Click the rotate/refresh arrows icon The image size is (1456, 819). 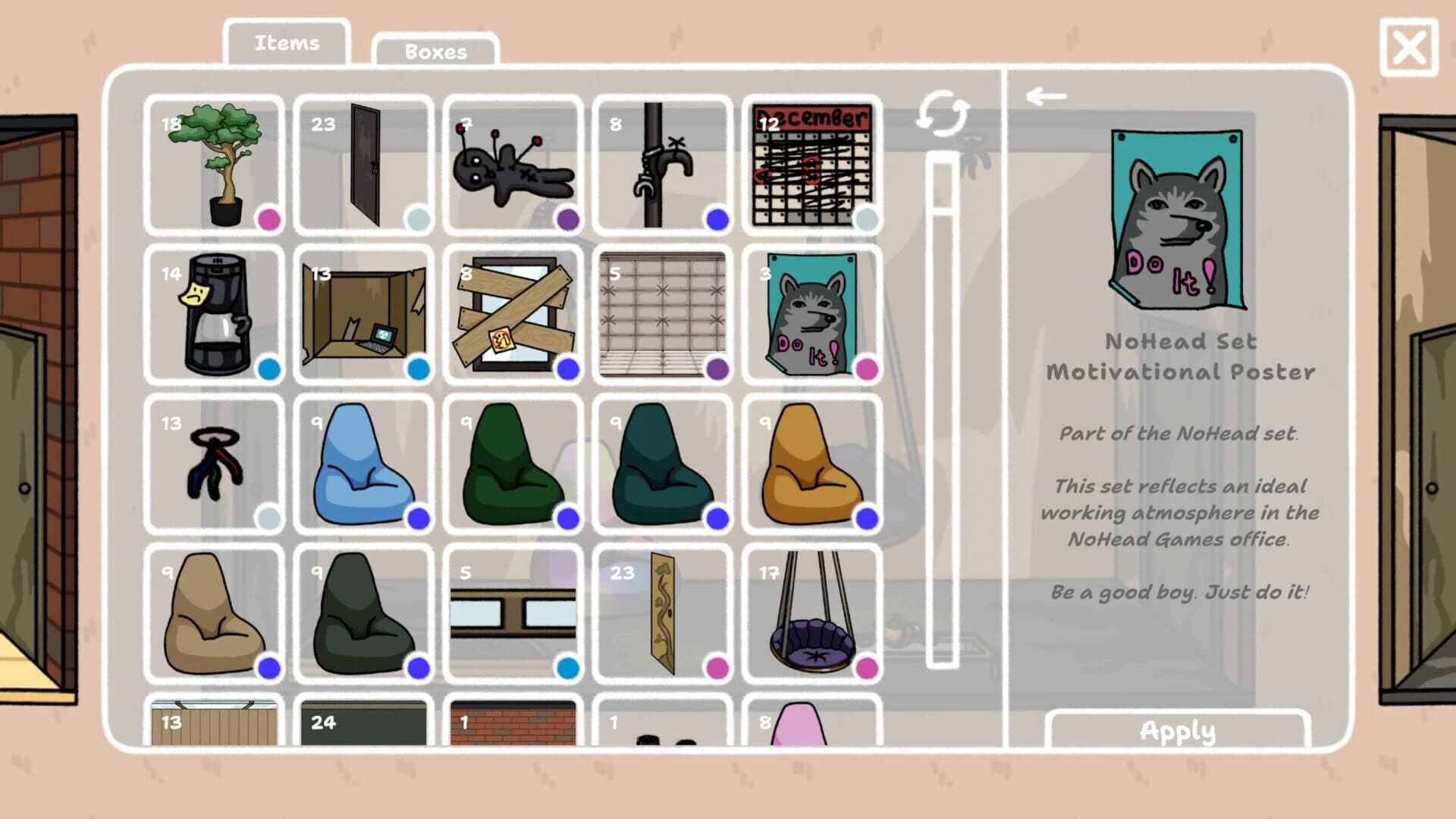pos(943,111)
